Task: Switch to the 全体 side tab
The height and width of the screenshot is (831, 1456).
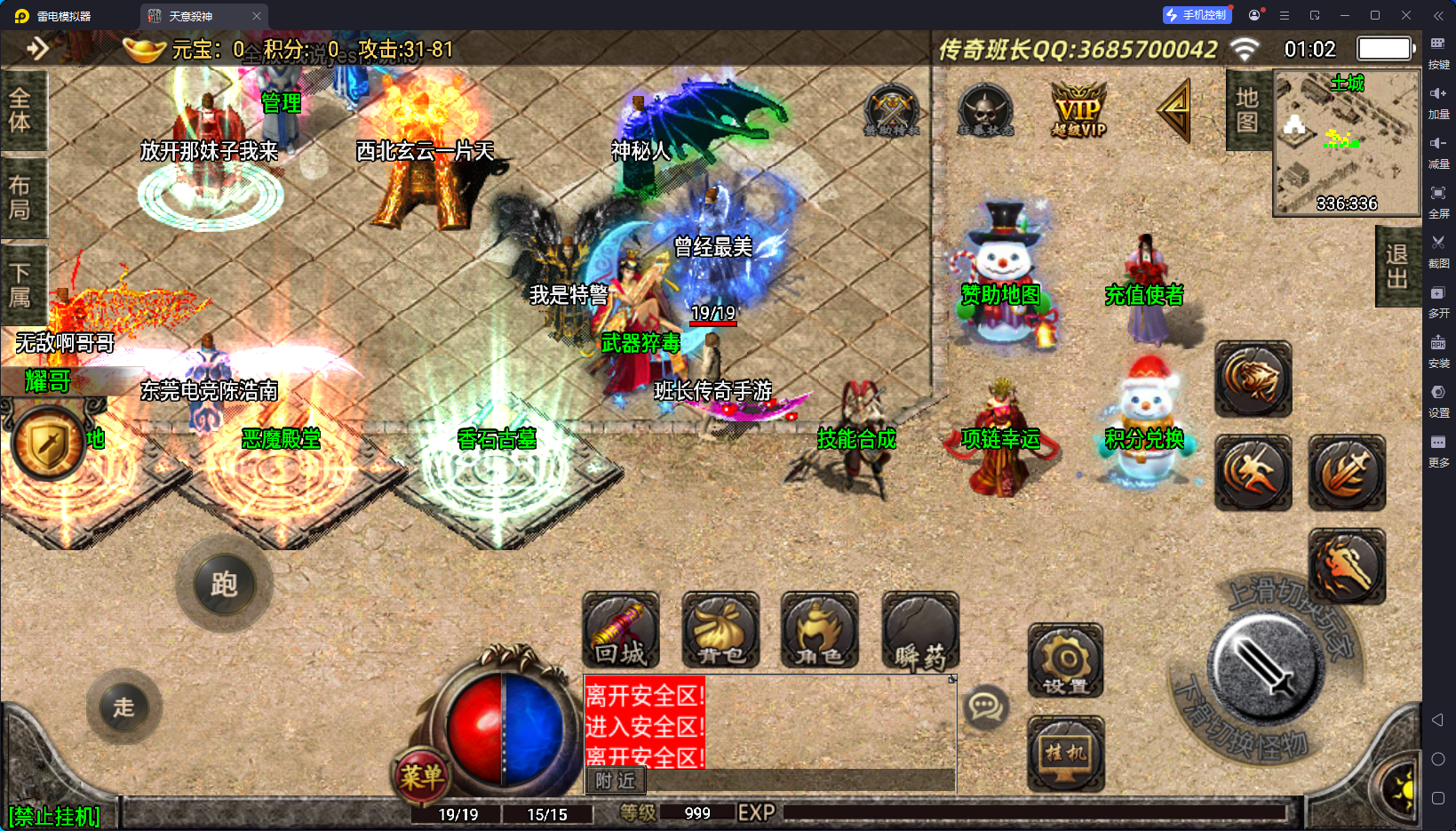Action: (x=20, y=110)
